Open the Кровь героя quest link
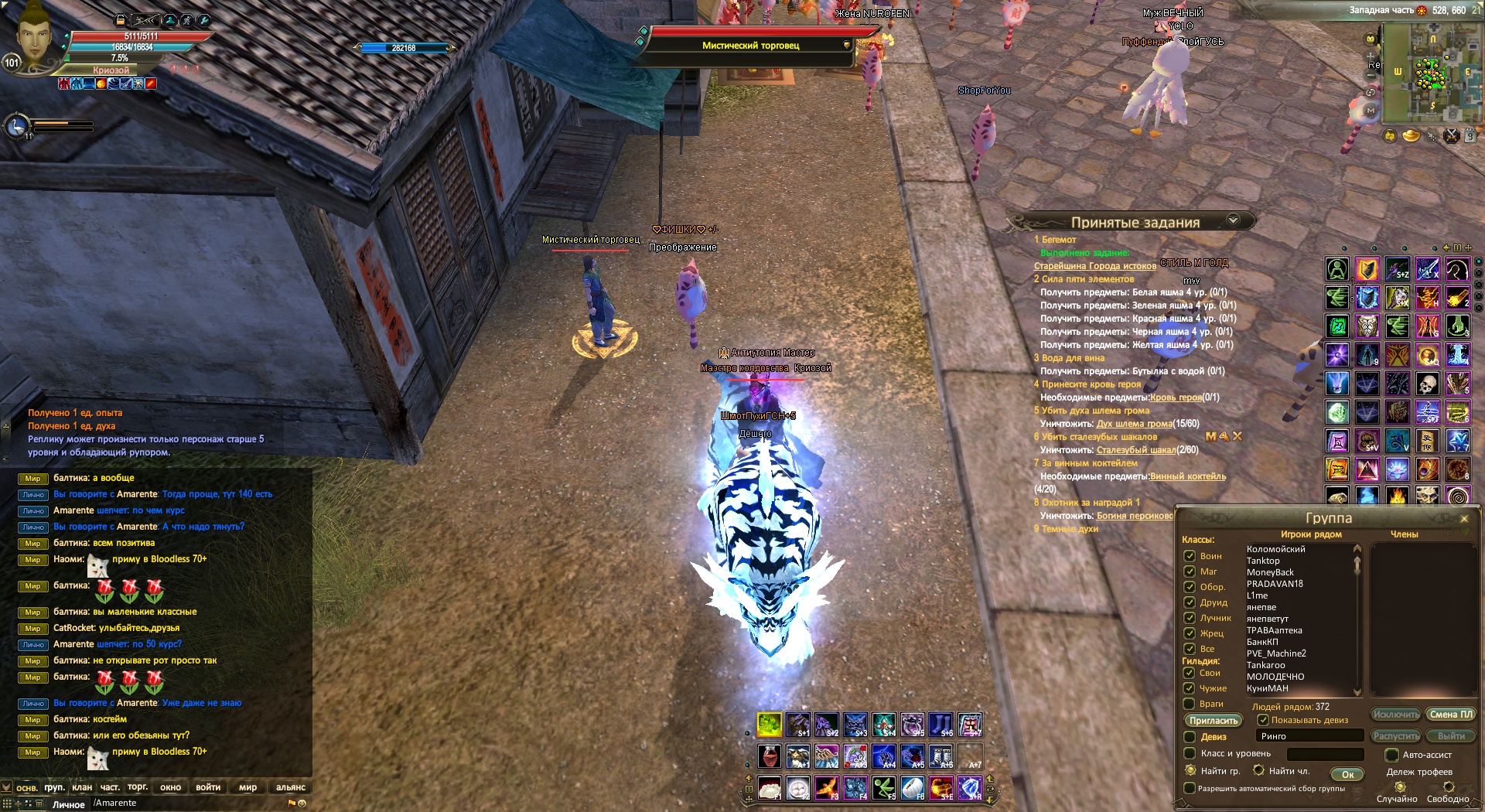1485x812 pixels. pos(1176,397)
